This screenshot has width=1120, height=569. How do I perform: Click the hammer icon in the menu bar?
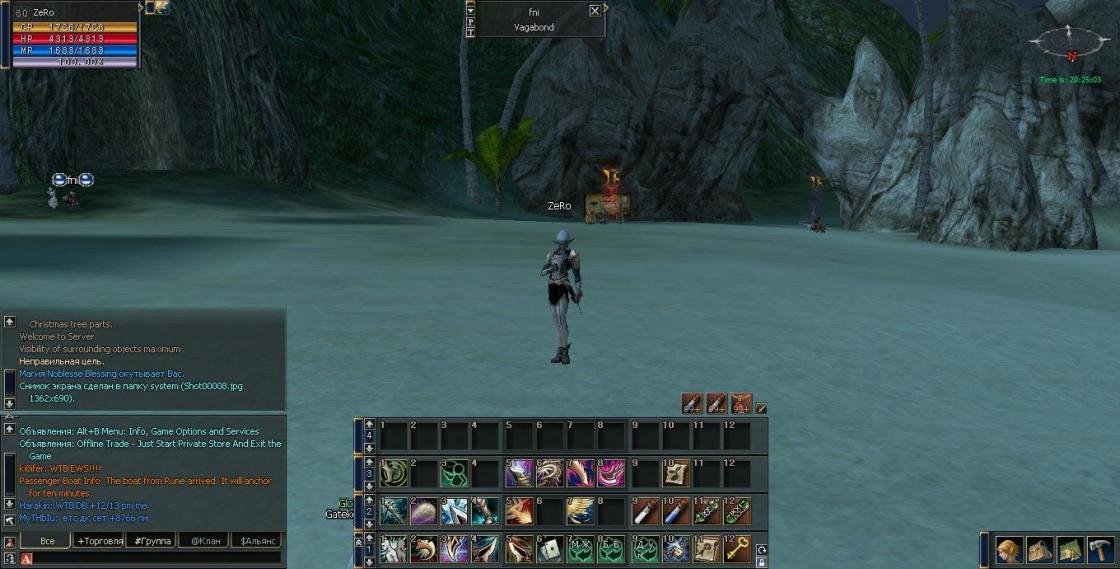[1101, 551]
